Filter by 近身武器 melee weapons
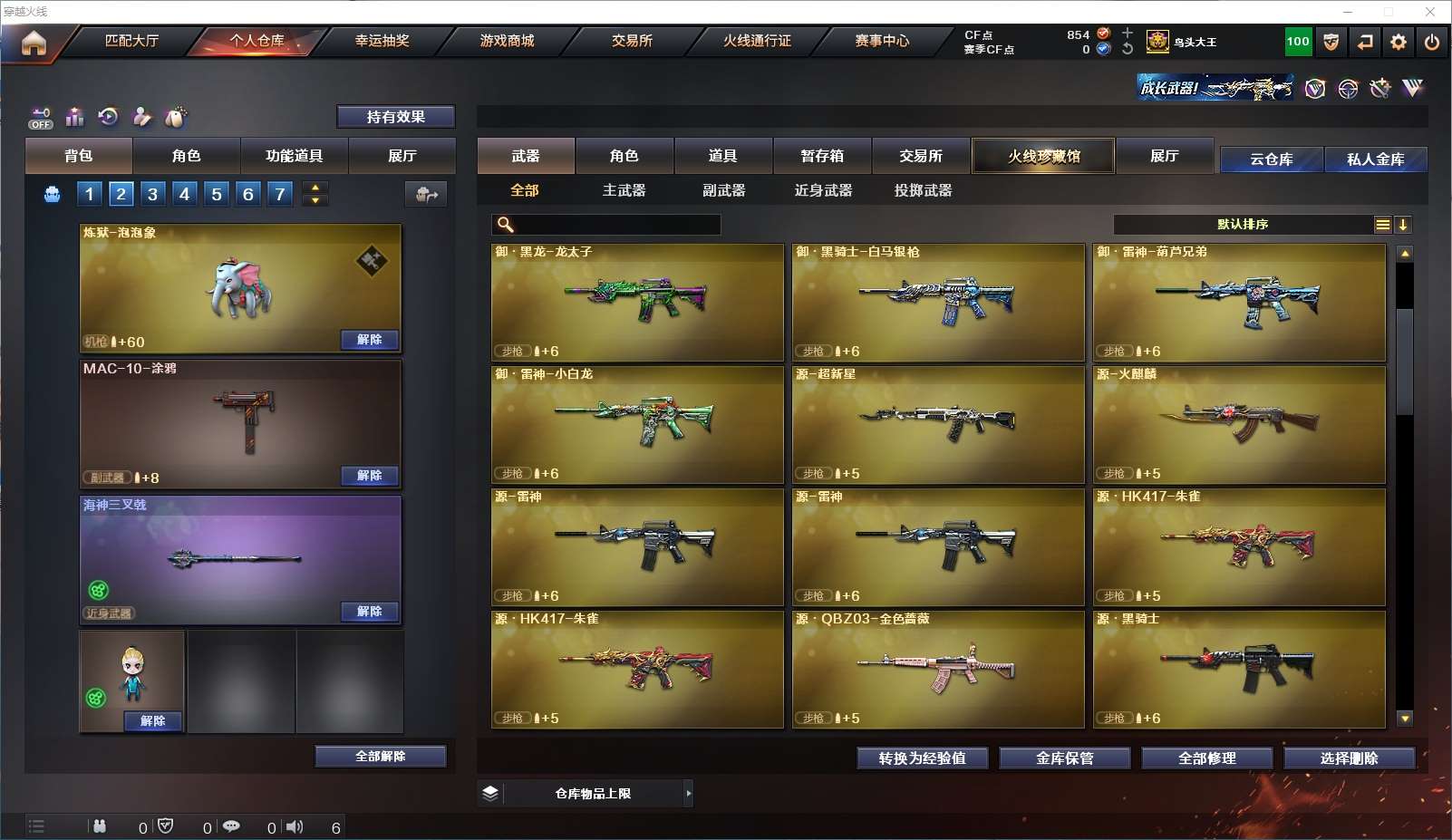Viewport: 1452px width, 840px height. click(823, 190)
